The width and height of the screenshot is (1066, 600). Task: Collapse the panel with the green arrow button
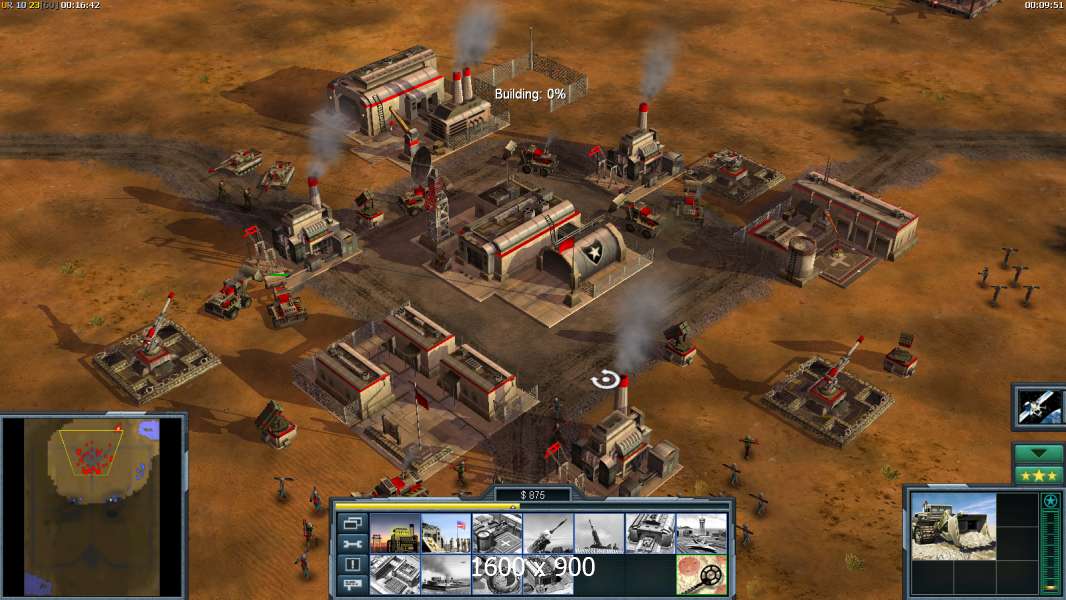pyautogui.click(x=1038, y=453)
